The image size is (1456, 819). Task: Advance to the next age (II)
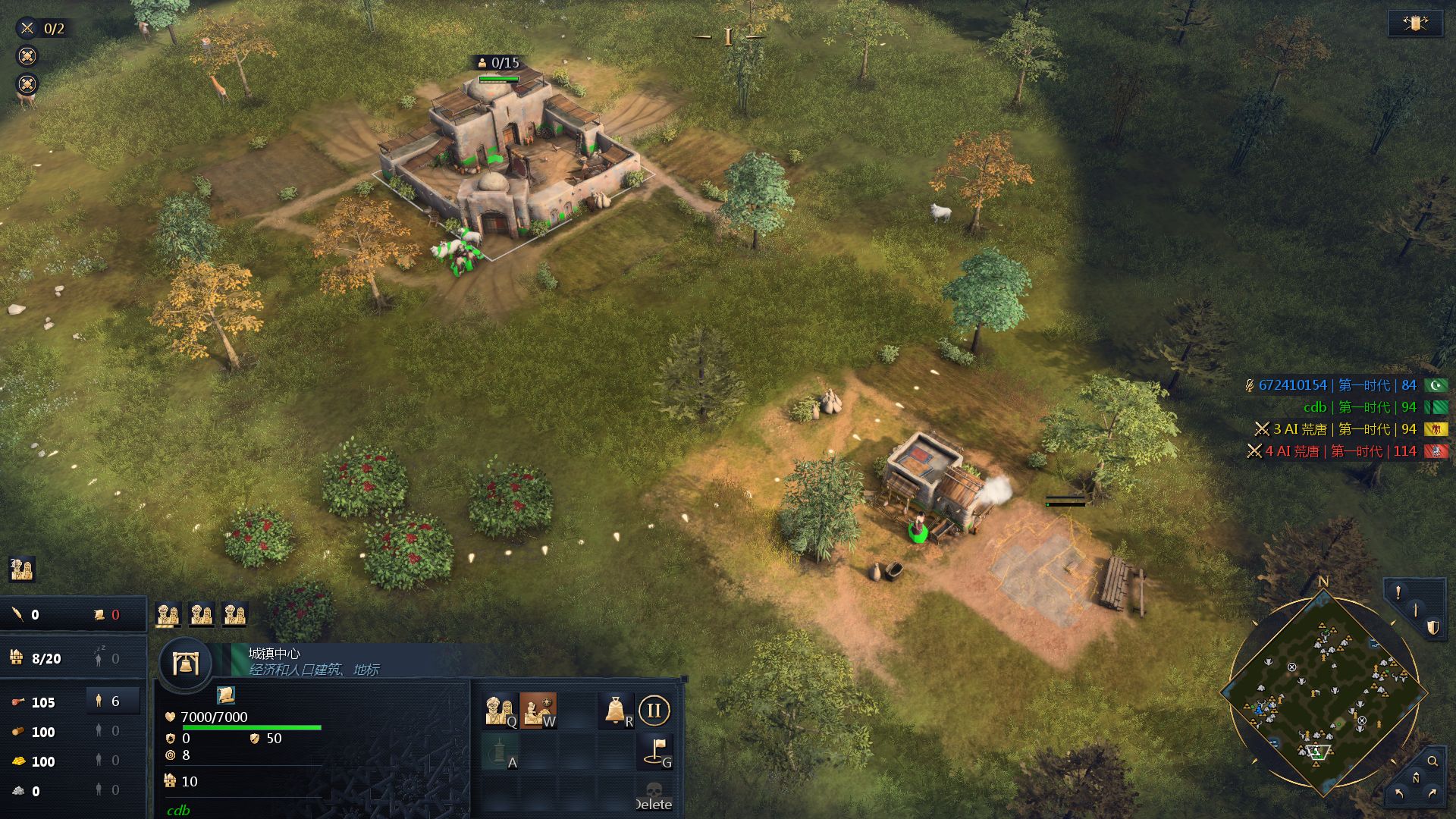tap(654, 711)
